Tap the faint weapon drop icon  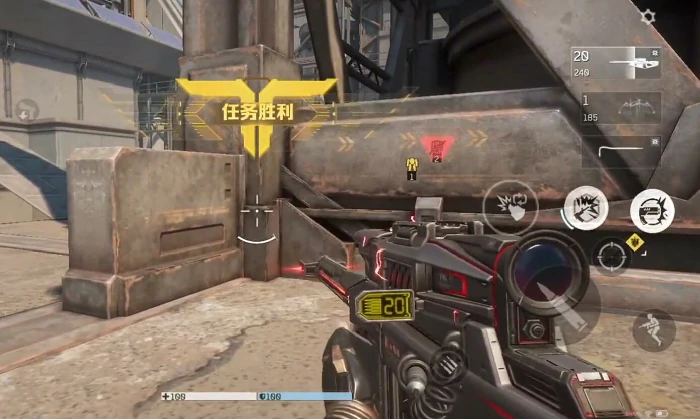(x=26, y=109)
